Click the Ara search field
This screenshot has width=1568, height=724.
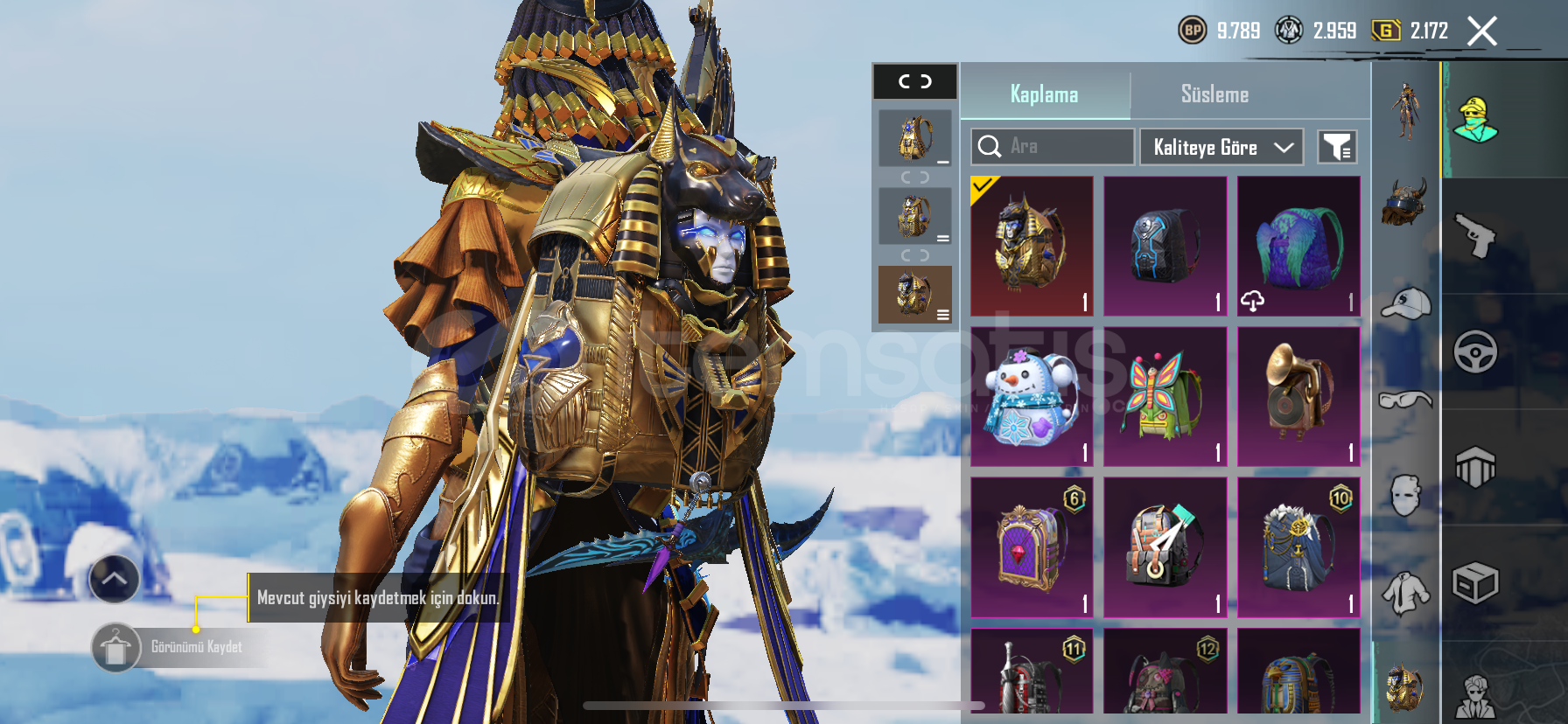1053,147
